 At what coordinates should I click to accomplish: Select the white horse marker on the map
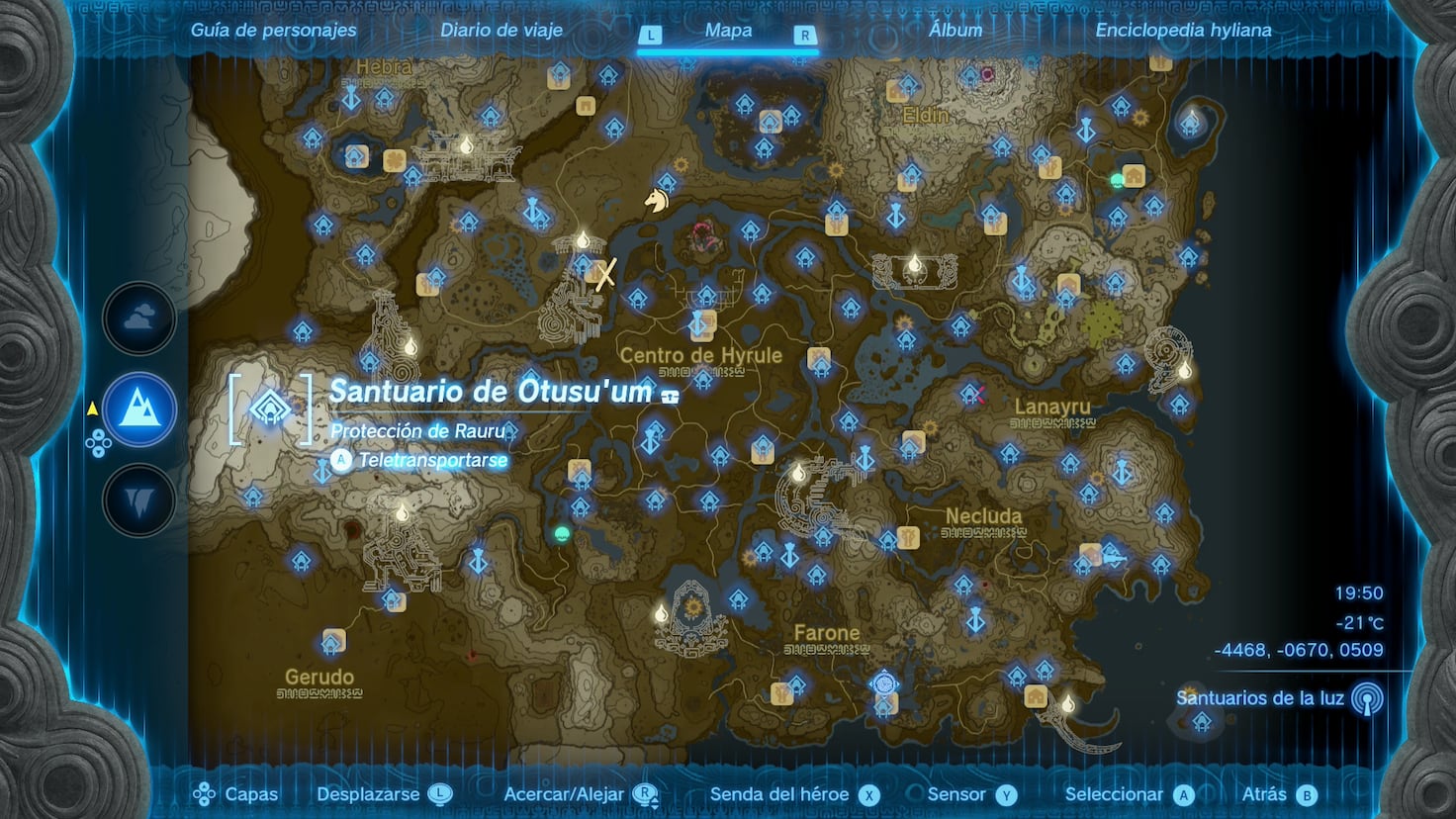pyautogui.click(x=659, y=201)
